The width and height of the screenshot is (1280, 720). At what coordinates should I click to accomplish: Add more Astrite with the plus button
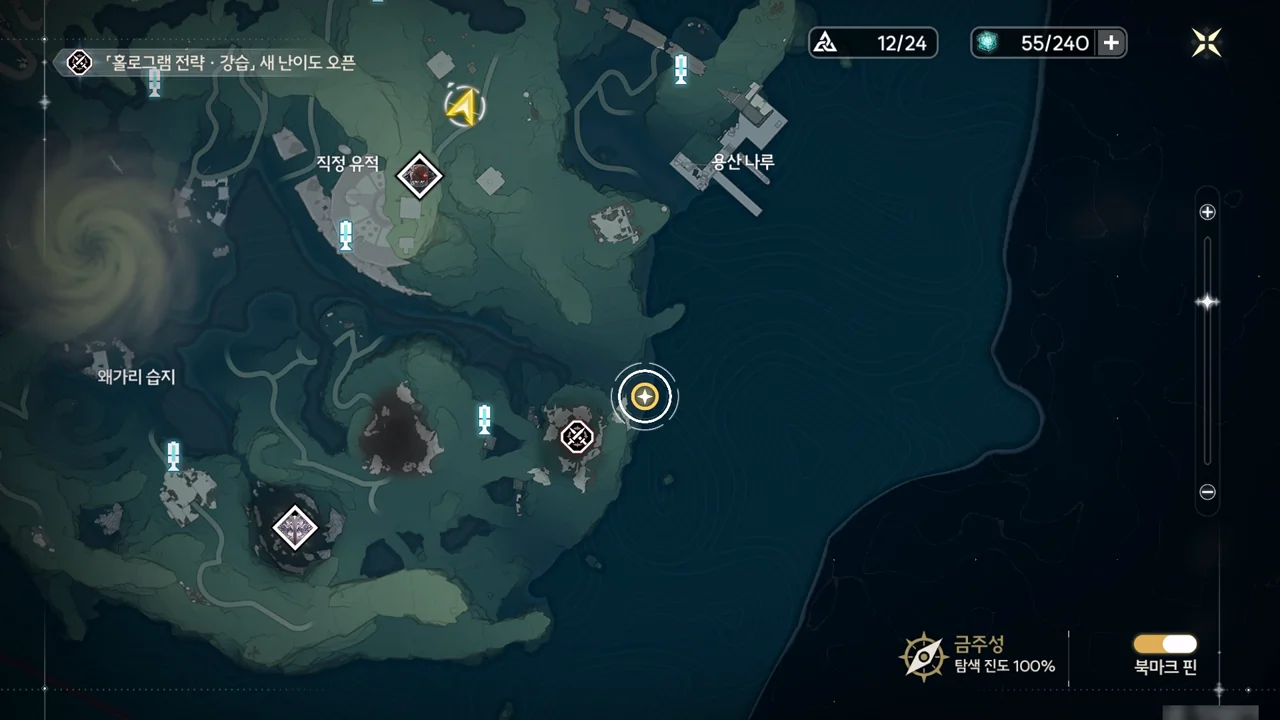tap(1110, 43)
